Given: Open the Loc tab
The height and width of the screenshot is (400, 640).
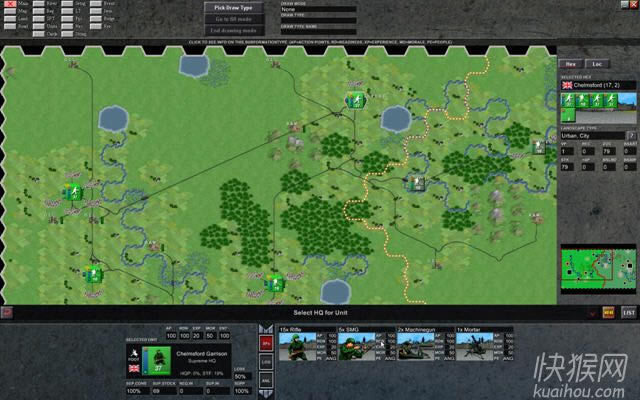Looking at the screenshot, I should pyautogui.click(x=599, y=64).
